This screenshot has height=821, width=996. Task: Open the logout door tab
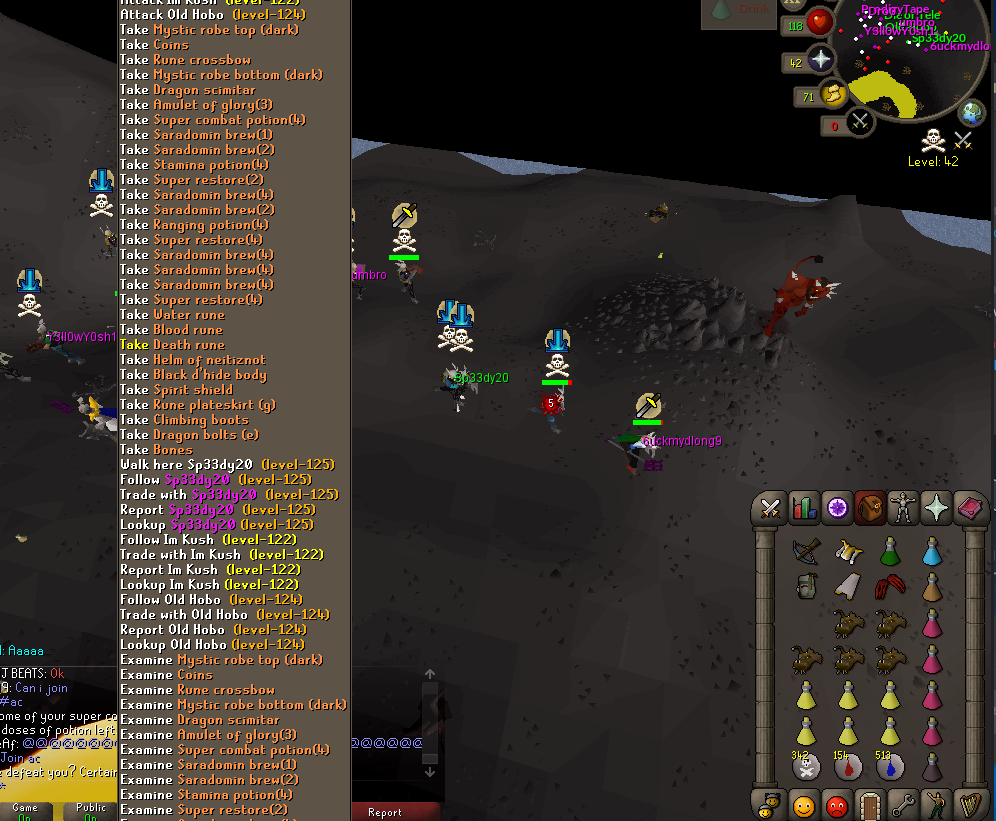871,804
